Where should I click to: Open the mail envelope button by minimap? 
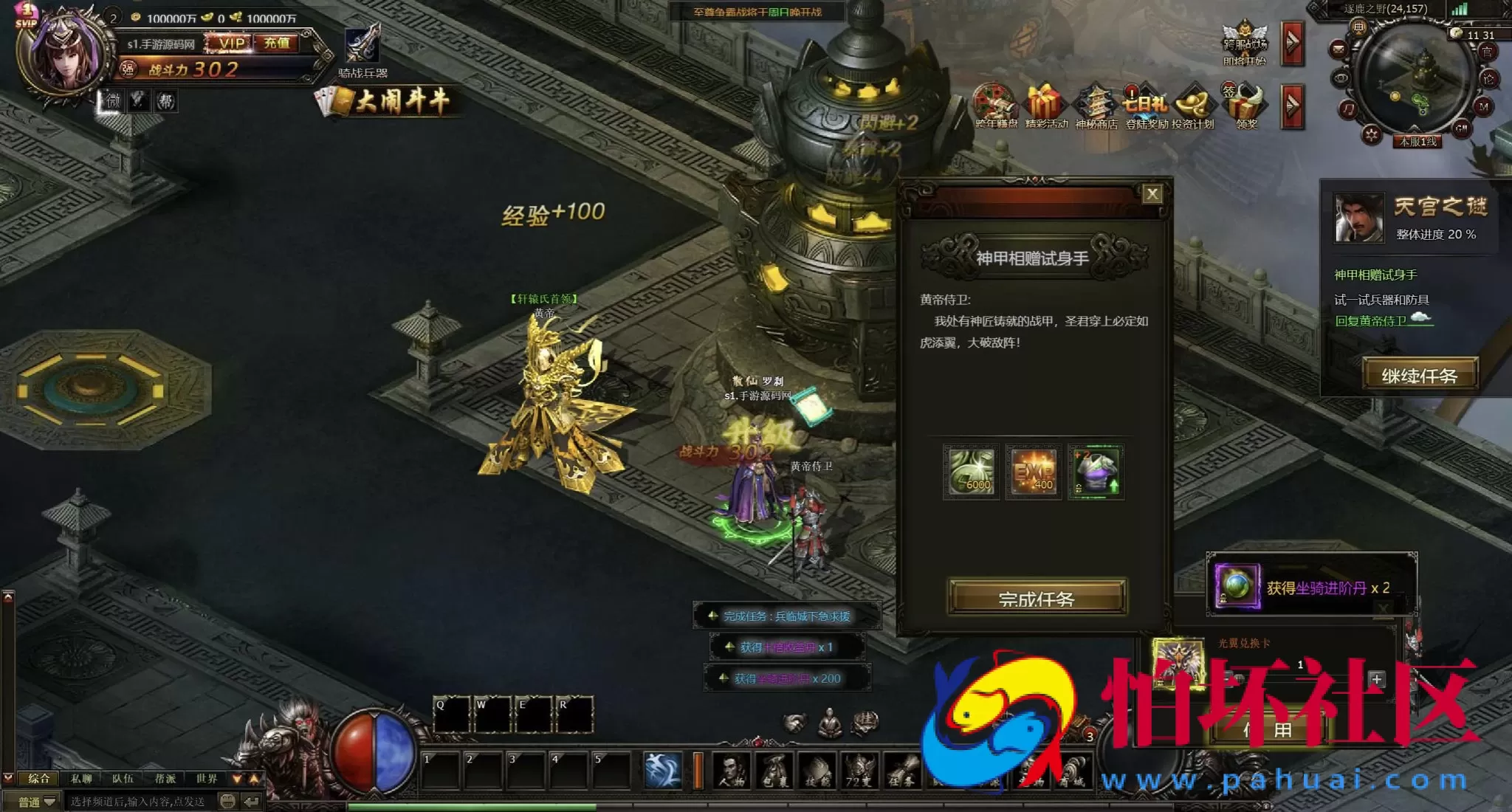point(1339,50)
